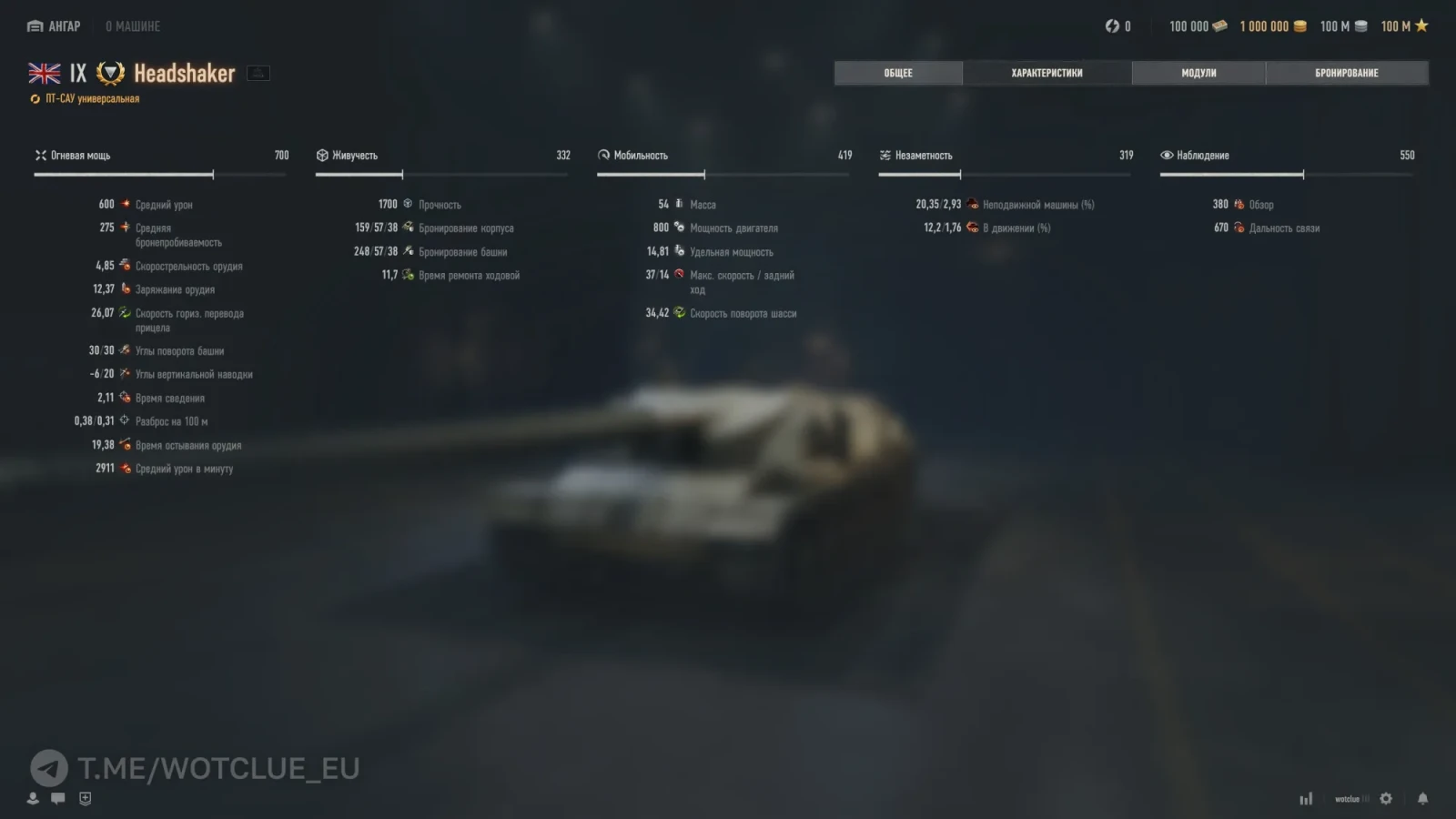Click the free experience star balance
Viewport: 1456px width, 819px height.
(1404, 26)
